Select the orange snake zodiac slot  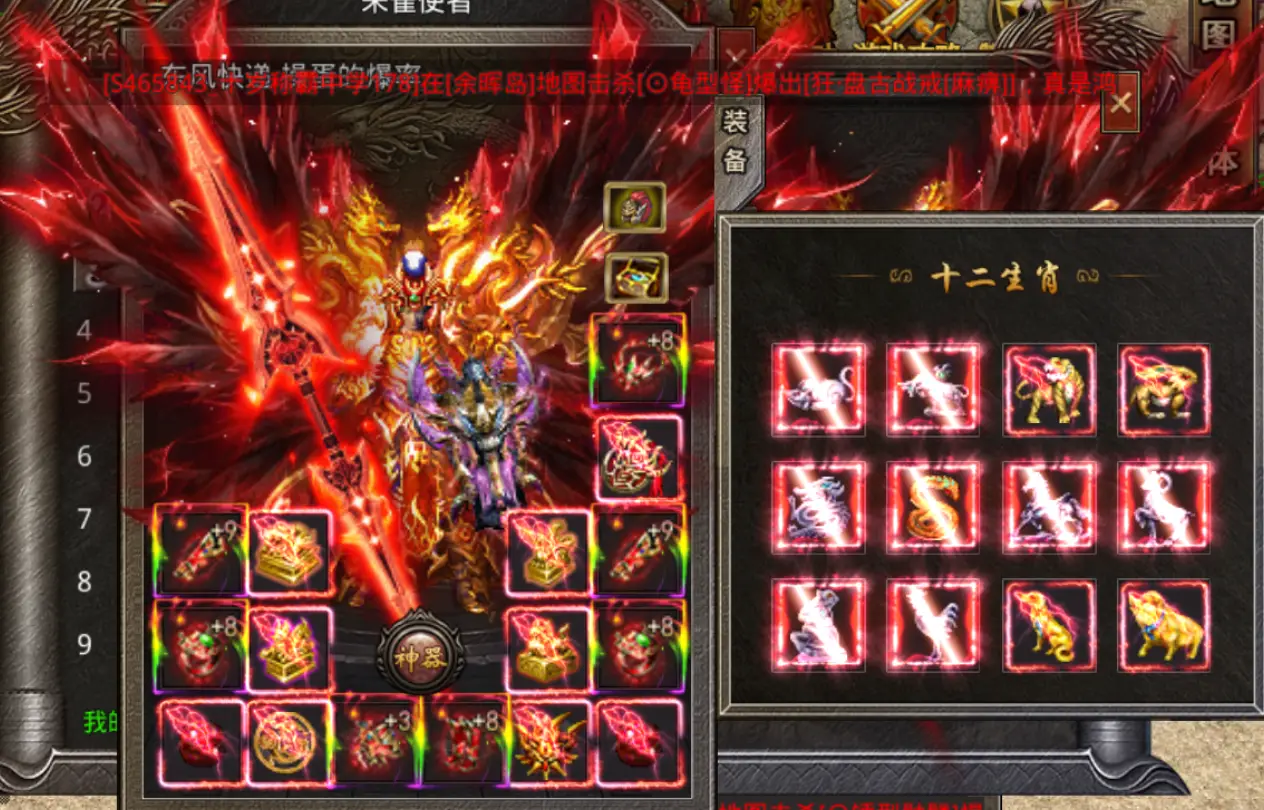(933, 507)
